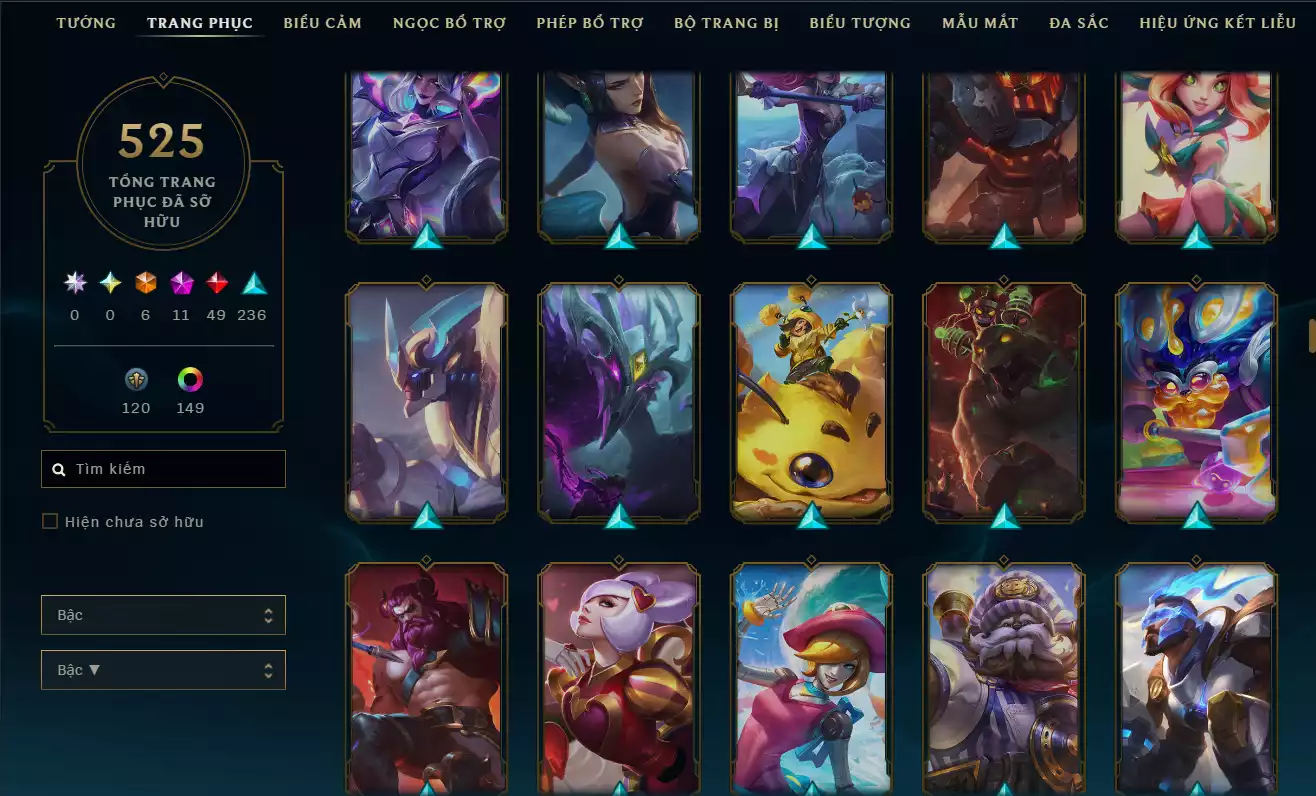
Task: Click the 'Tìm kiếm' search input field
Action: click(x=163, y=468)
